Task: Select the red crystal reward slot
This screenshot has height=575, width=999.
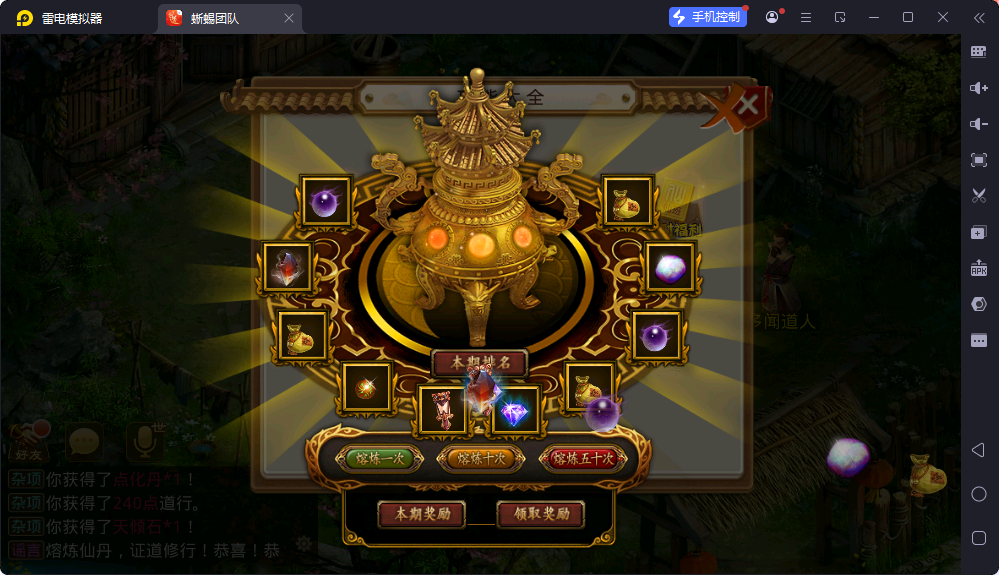Action: (288, 268)
